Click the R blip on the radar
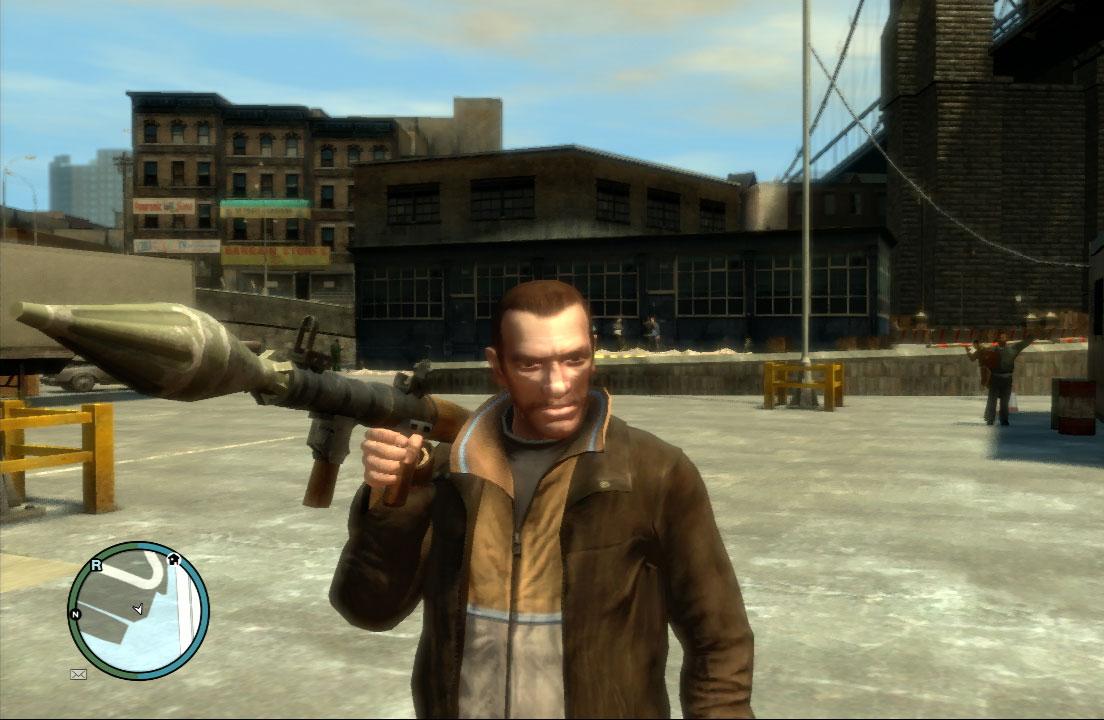 pos(96,565)
